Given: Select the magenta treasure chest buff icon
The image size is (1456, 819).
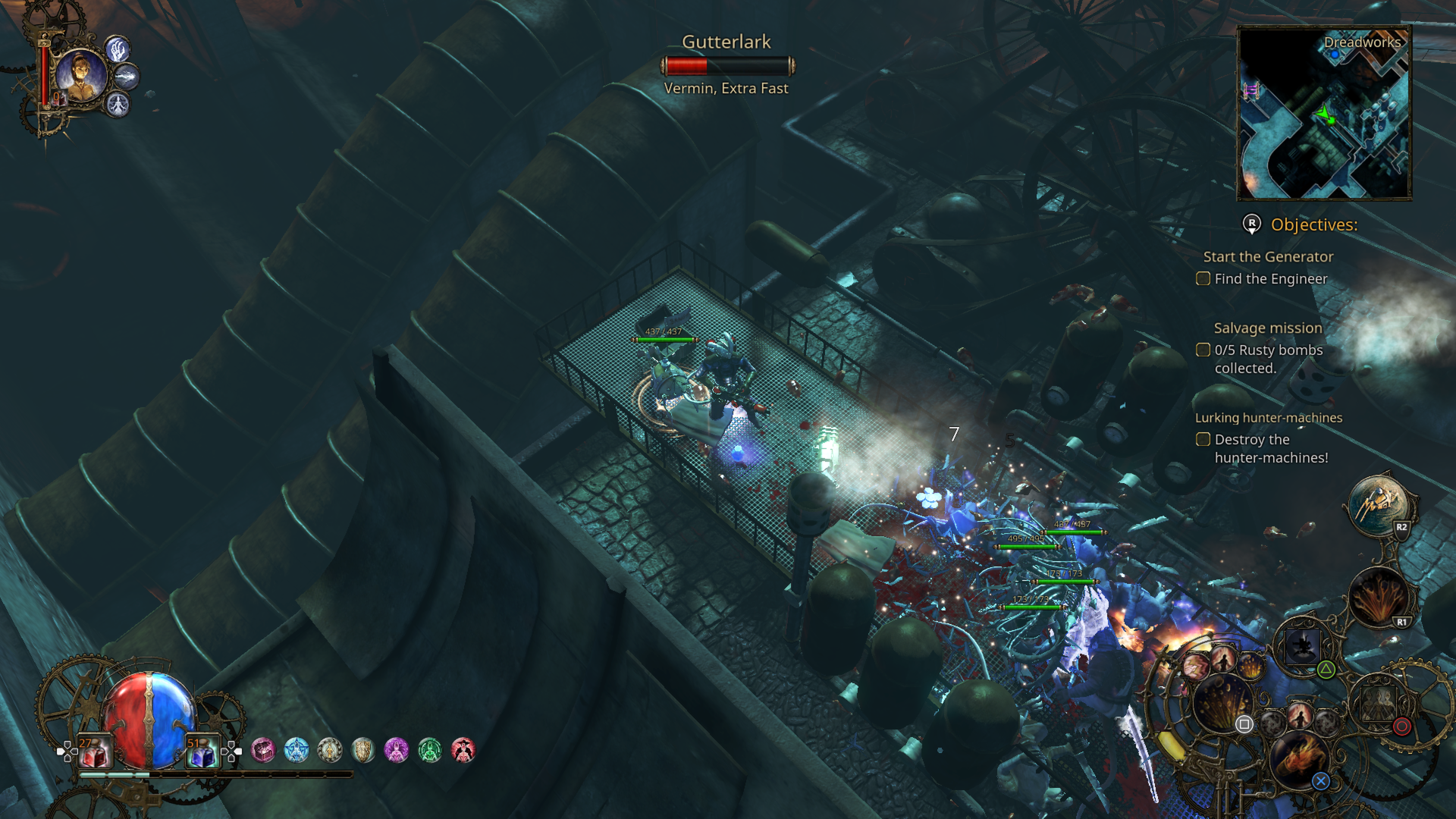Looking at the screenshot, I should tap(263, 750).
